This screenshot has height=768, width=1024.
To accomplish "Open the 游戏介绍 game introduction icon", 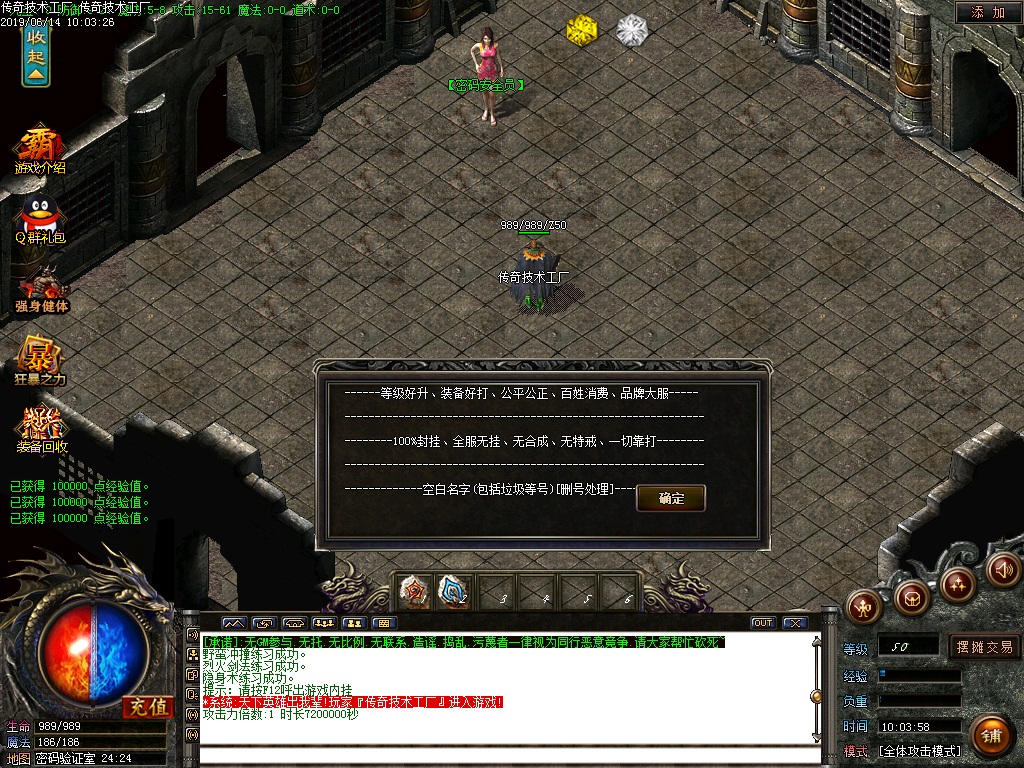I will tap(39, 150).
